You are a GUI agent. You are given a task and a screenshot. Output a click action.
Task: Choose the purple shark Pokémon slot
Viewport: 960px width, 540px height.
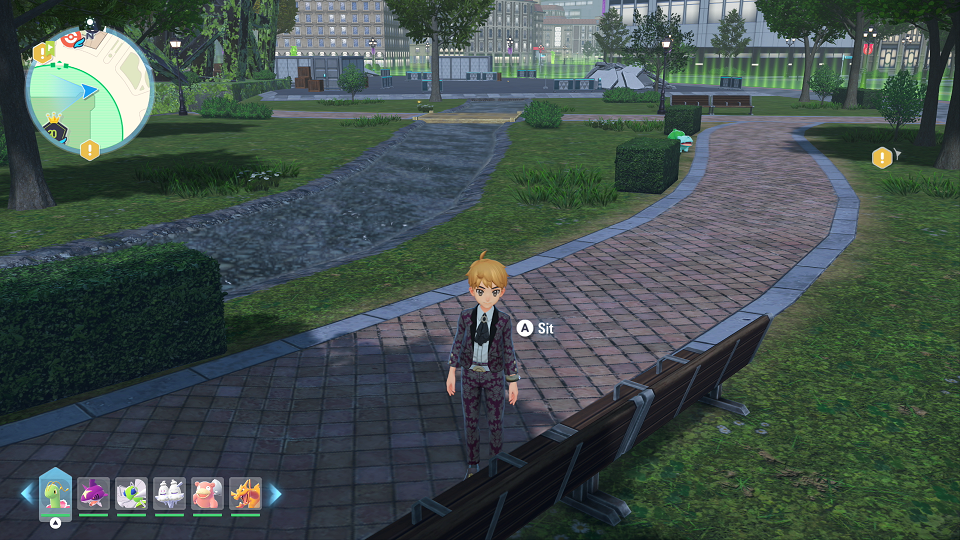coord(93,494)
